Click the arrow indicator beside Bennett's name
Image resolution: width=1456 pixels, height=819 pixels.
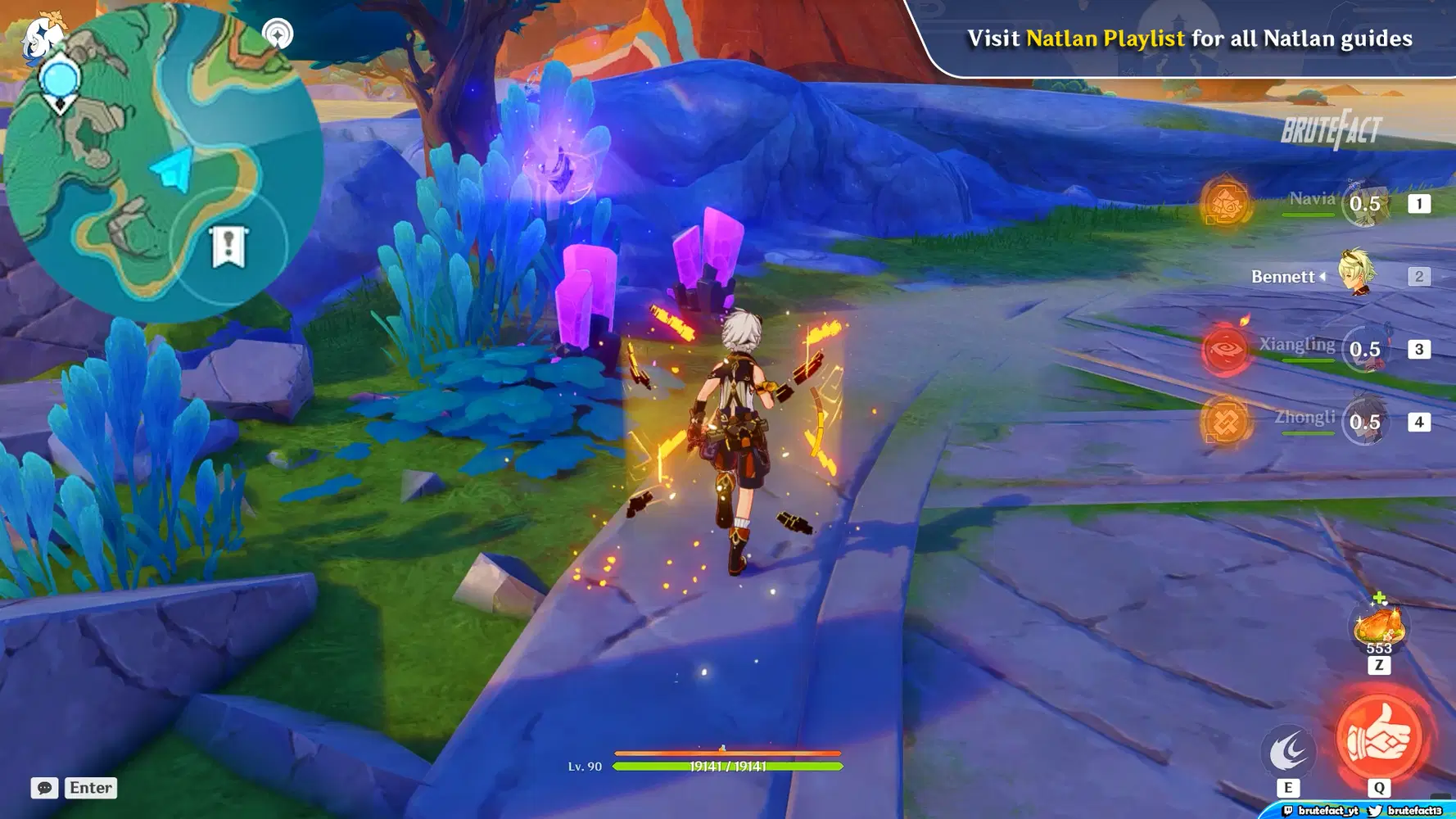click(1321, 277)
